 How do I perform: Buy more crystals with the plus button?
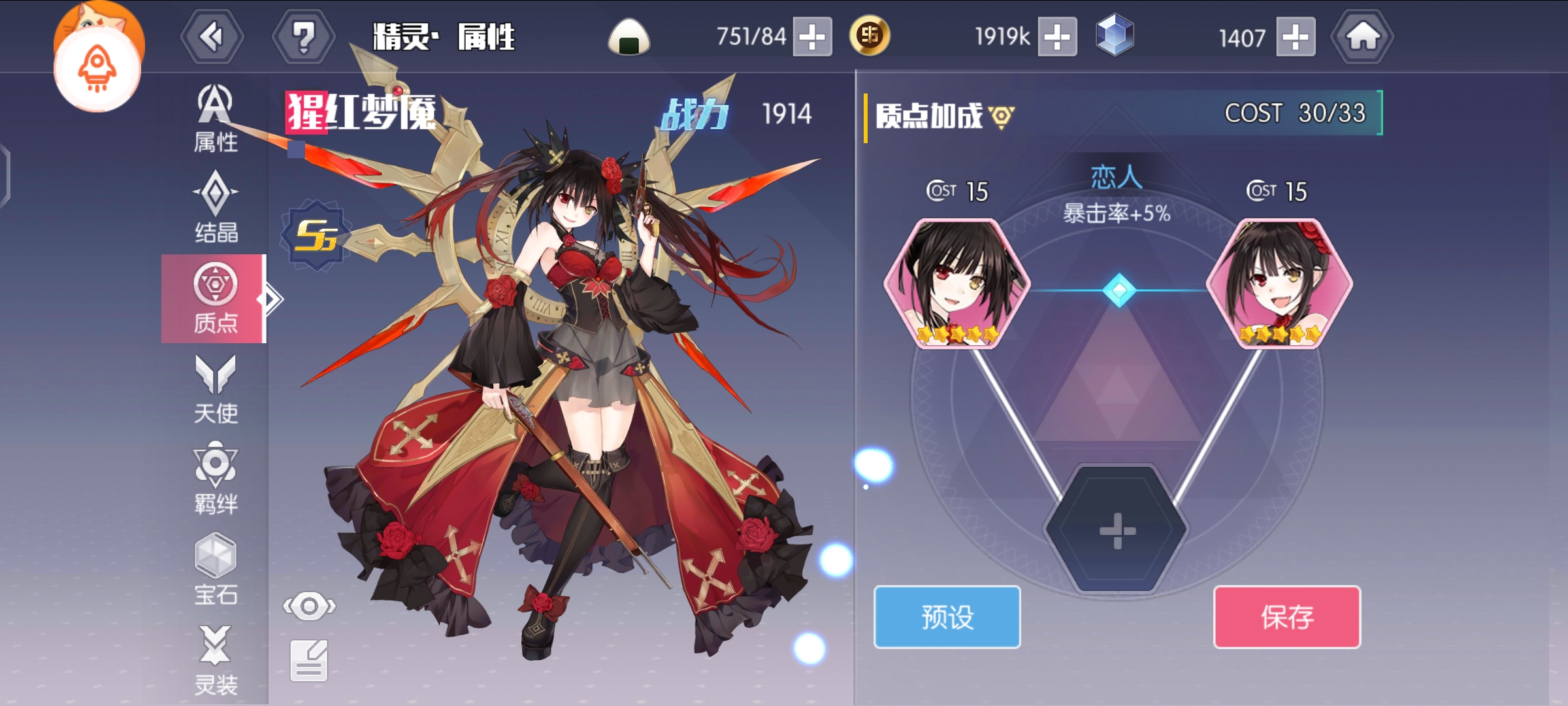click(1296, 37)
